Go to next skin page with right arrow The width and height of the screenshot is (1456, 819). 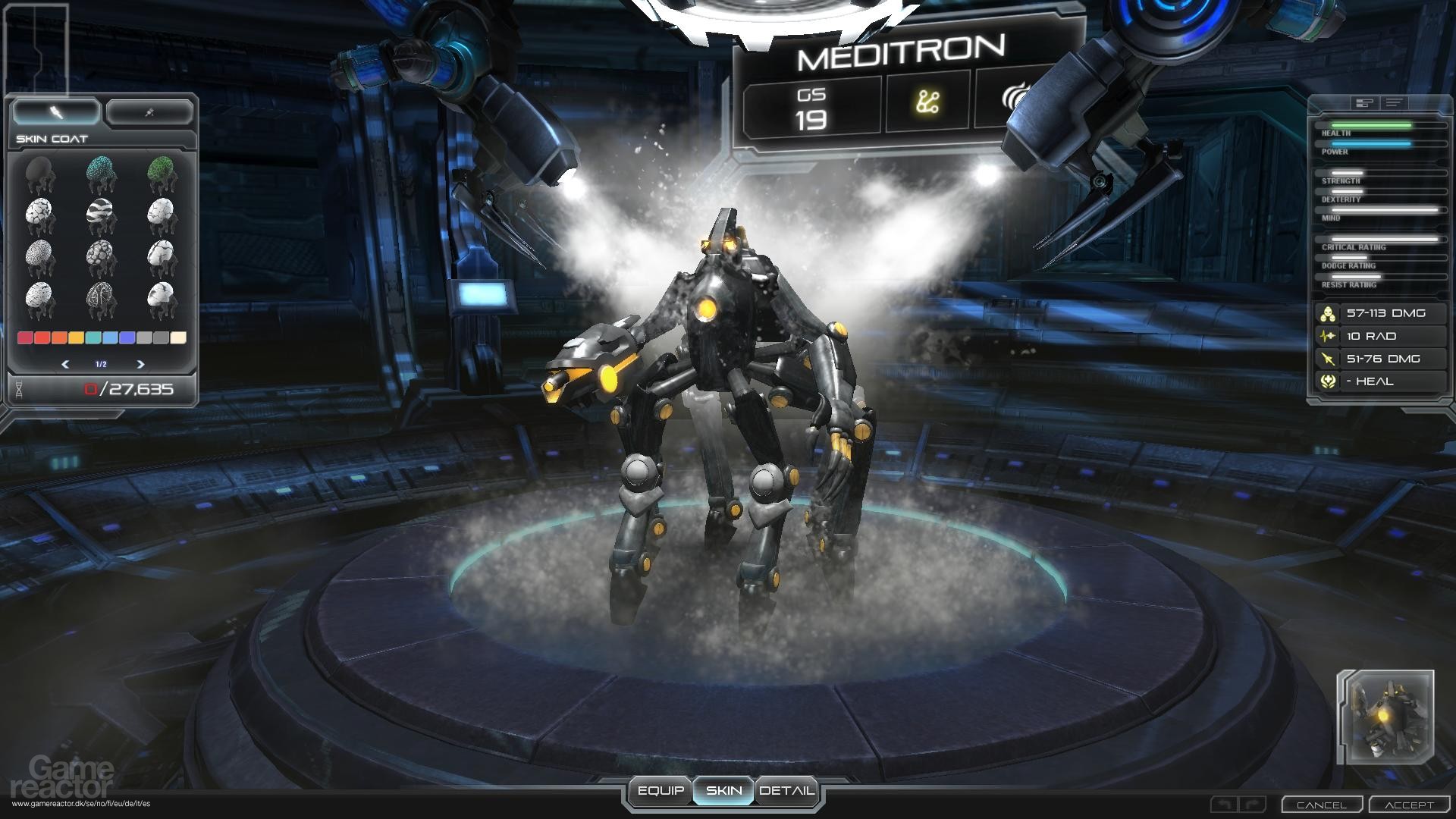point(140,364)
